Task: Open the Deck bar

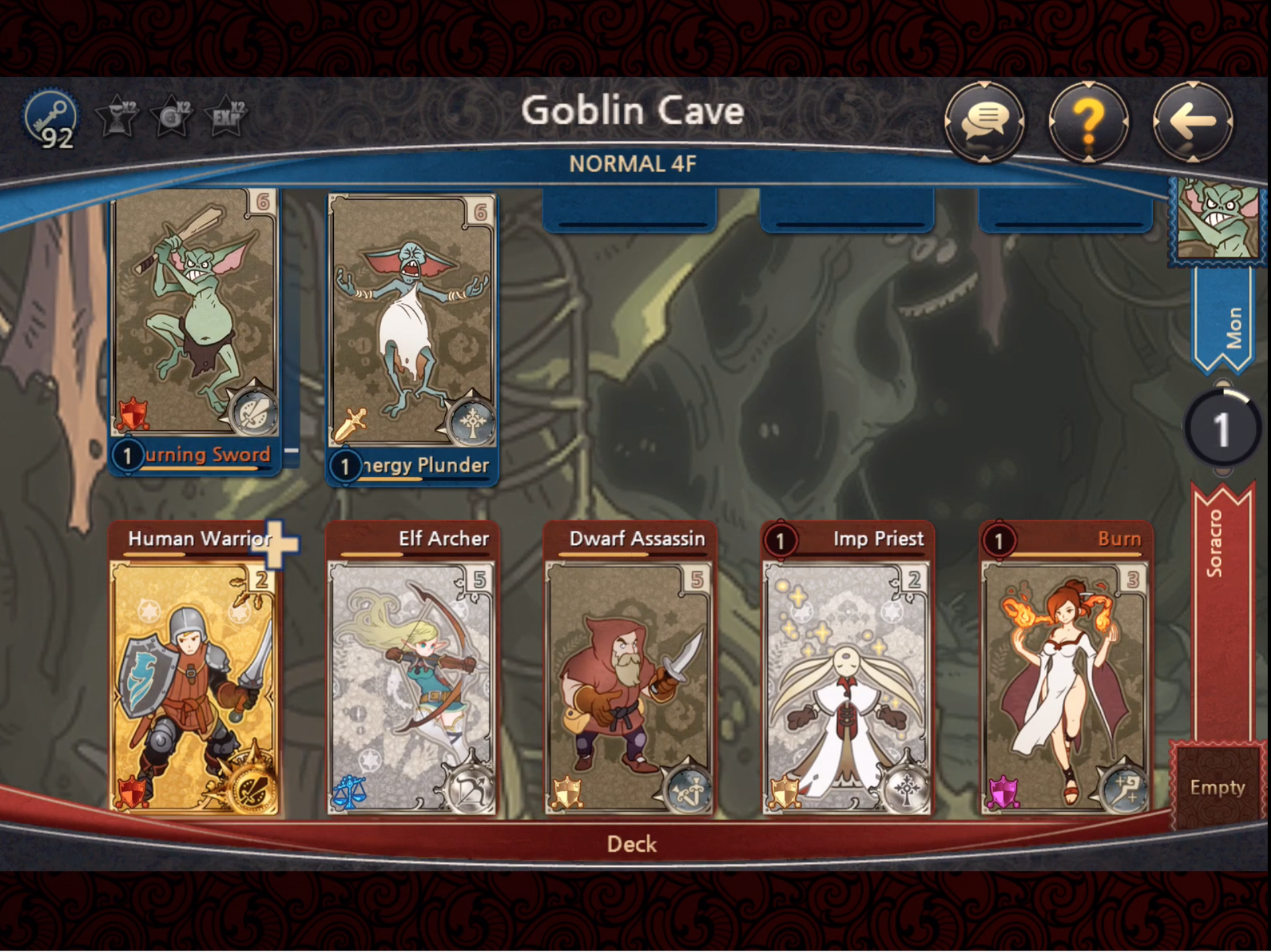Action: [x=632, y=844]
